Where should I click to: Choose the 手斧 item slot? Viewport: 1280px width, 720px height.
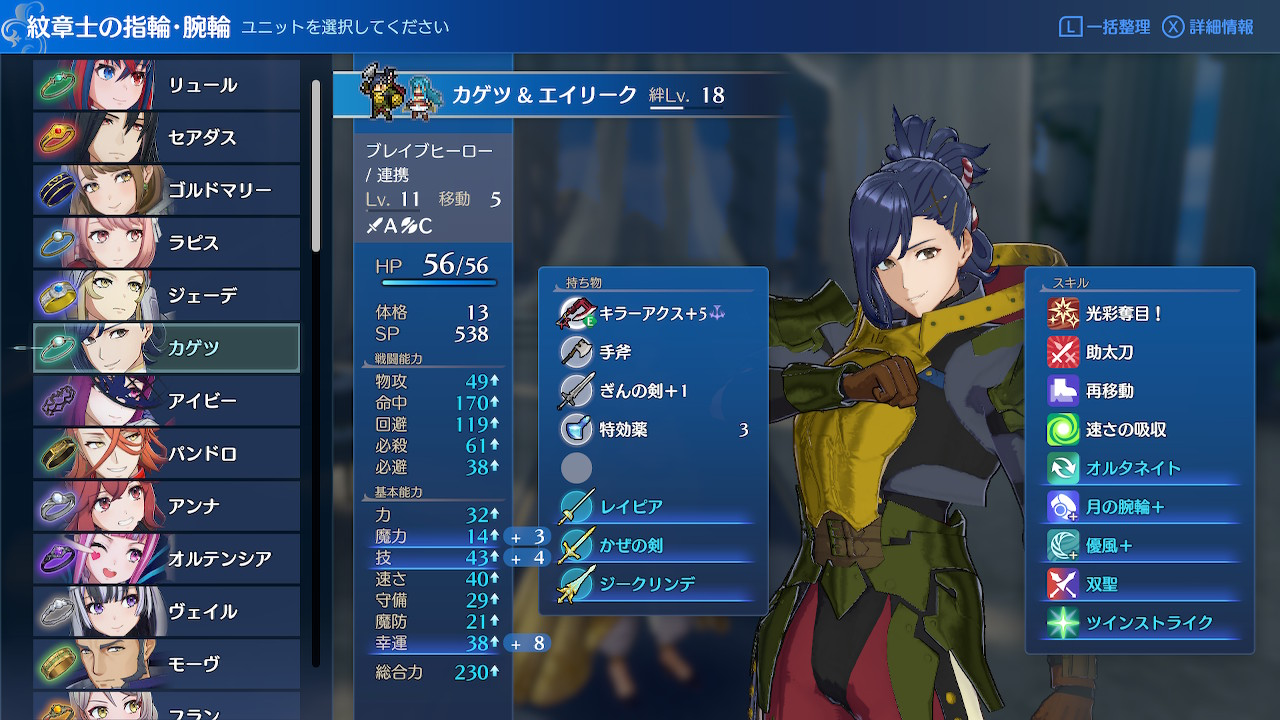click(653, 352)
